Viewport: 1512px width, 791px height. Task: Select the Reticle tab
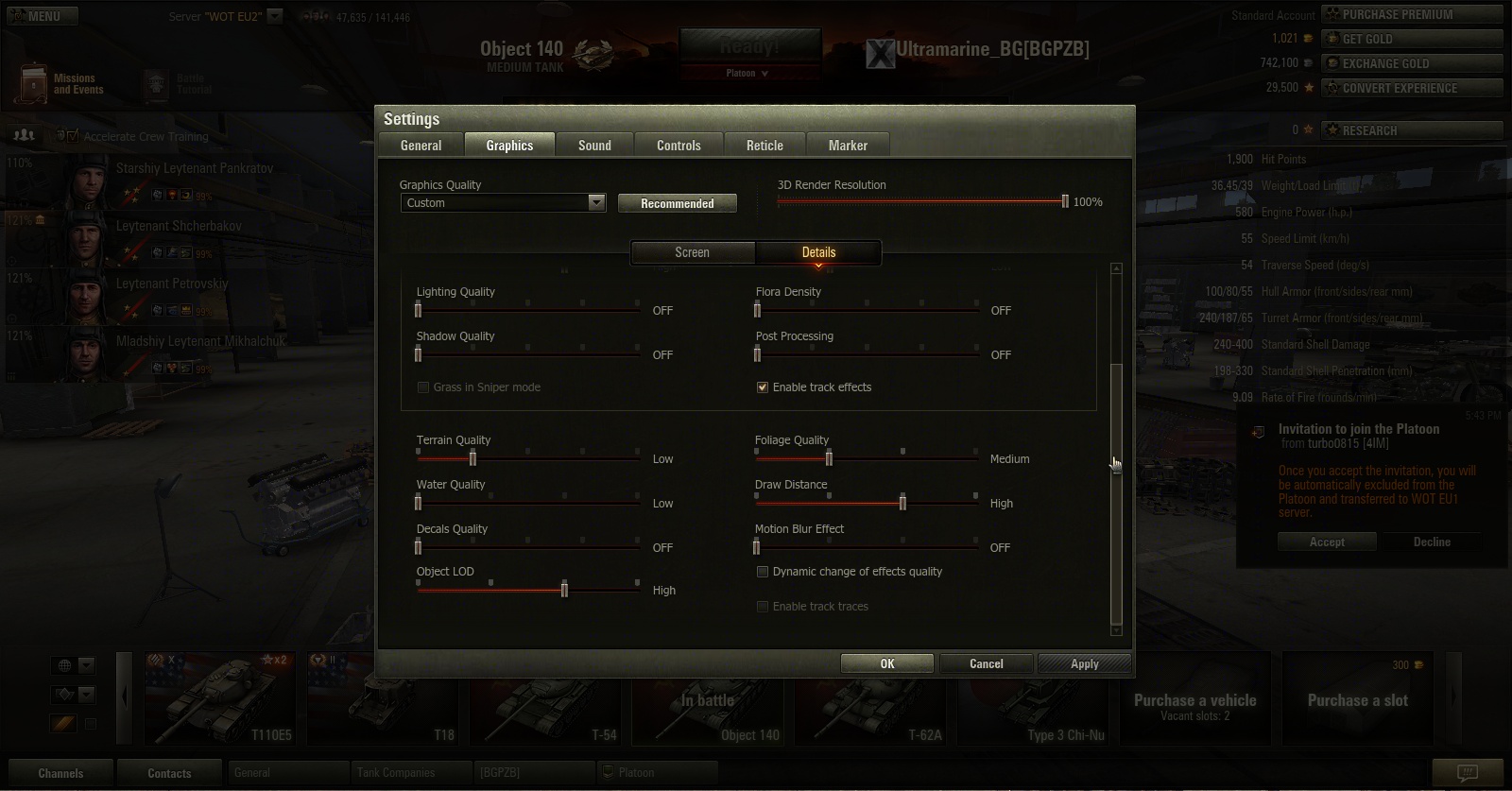765,146
